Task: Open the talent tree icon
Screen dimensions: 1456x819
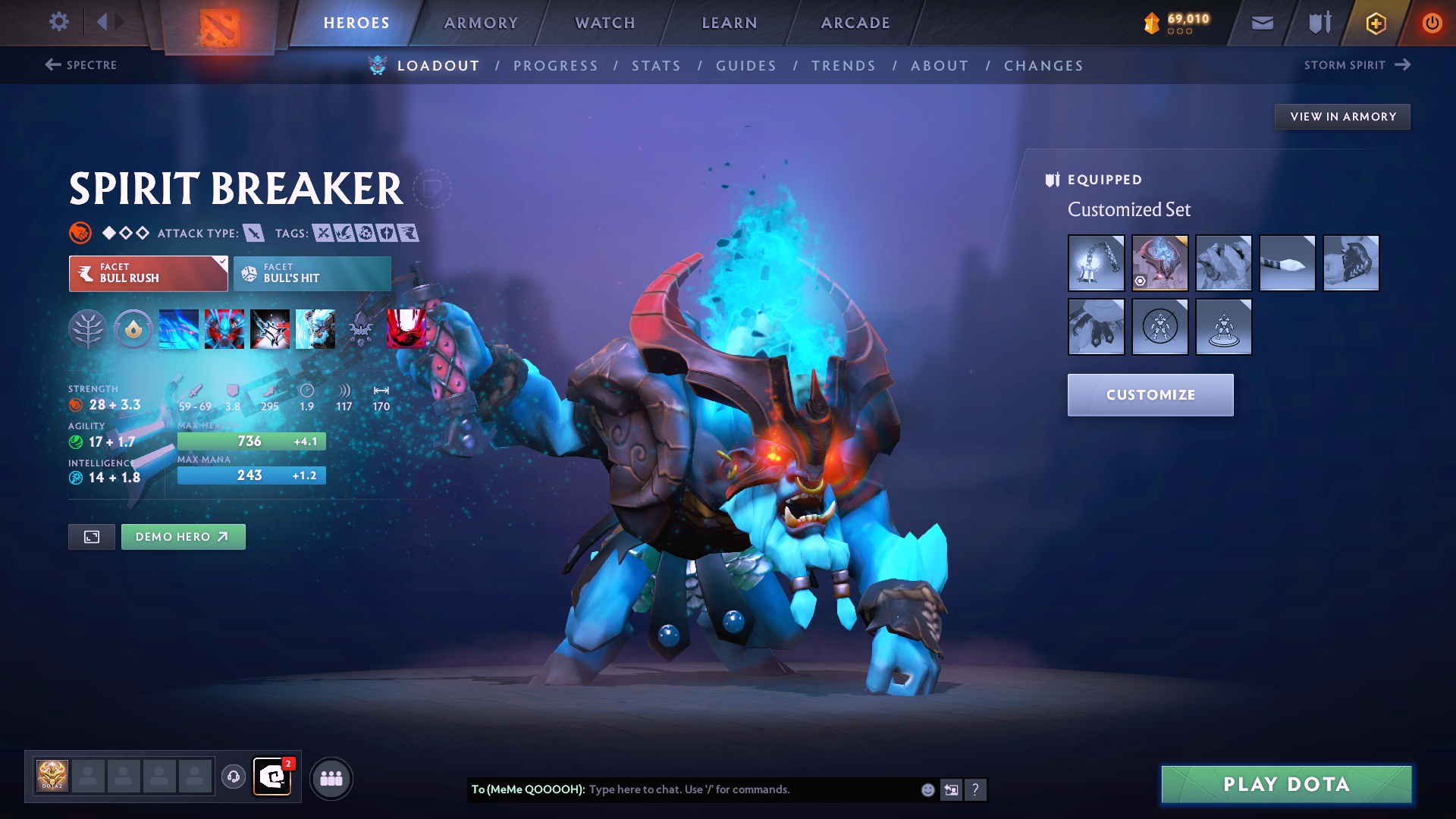Action: [87, 329]
